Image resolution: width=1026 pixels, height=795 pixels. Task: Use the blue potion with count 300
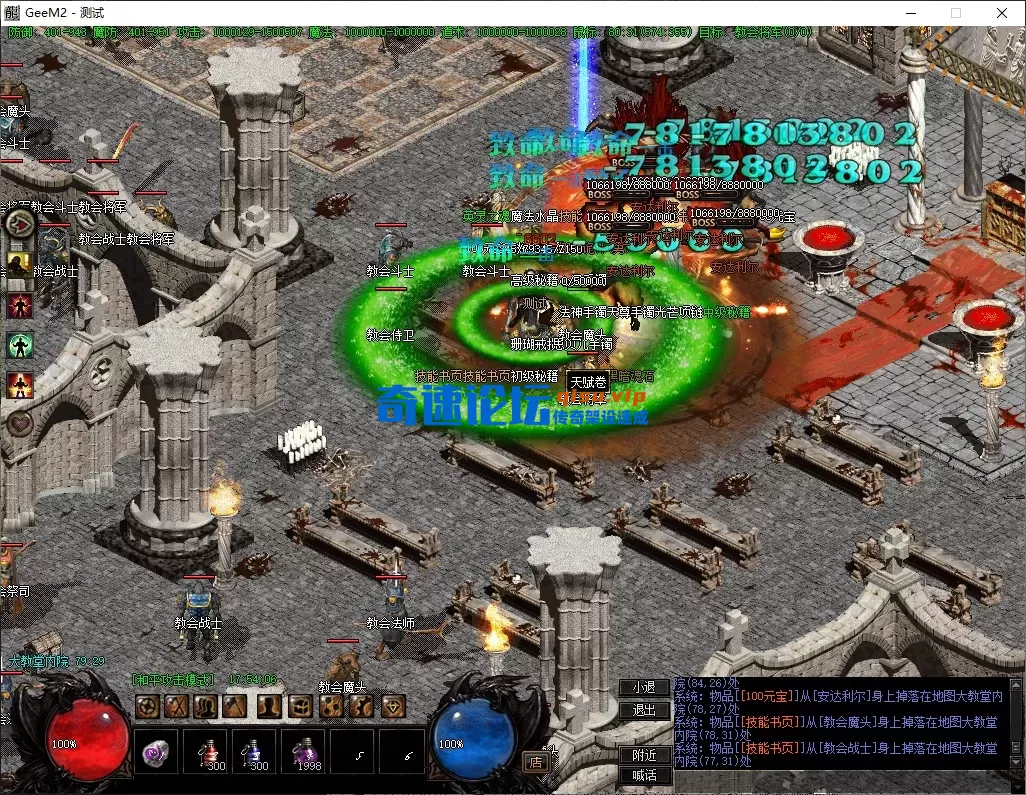[x=255, y=752]
